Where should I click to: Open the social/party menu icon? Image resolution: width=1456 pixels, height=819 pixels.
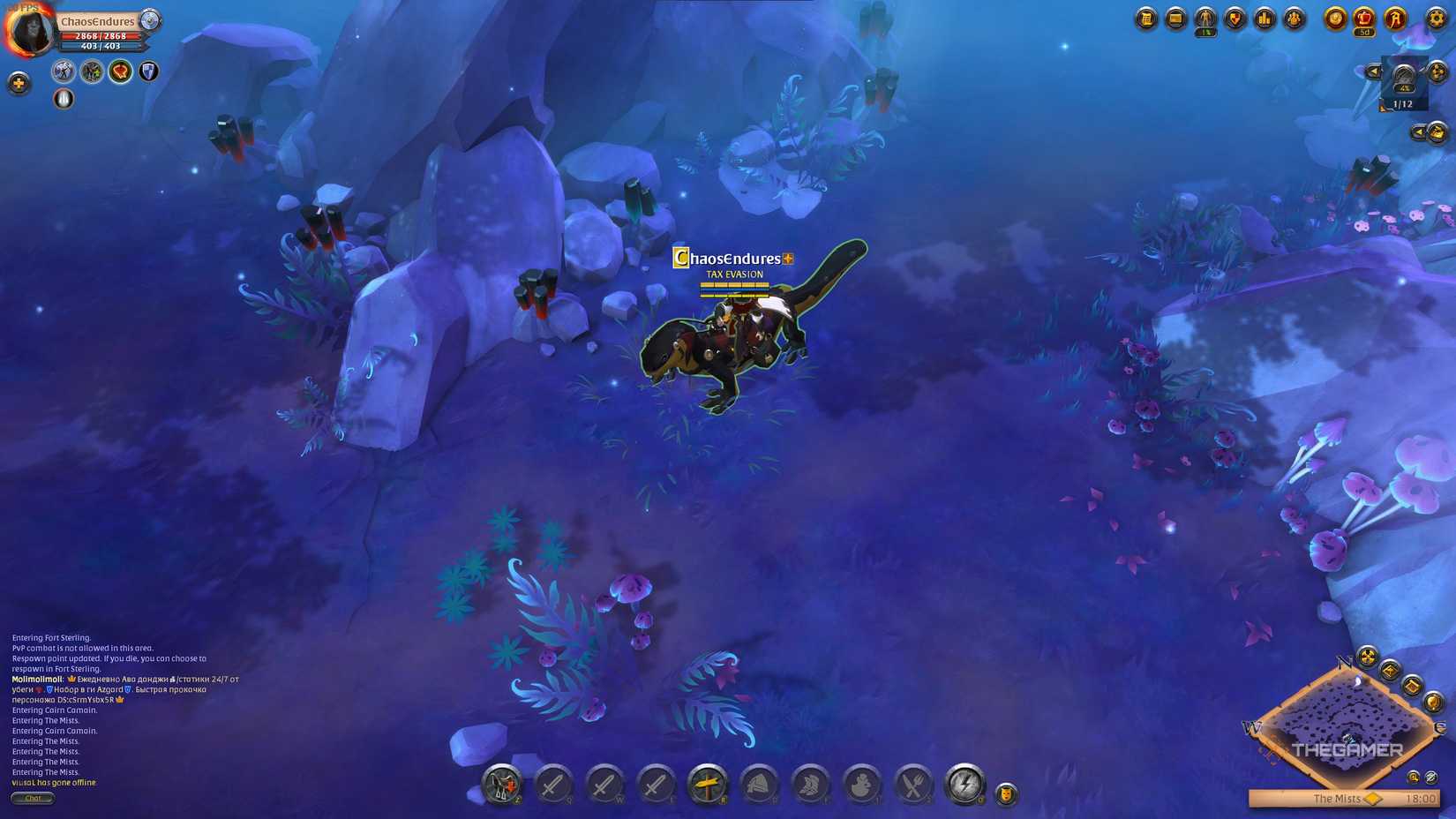pyautogui.click(x=1295, y=19)
